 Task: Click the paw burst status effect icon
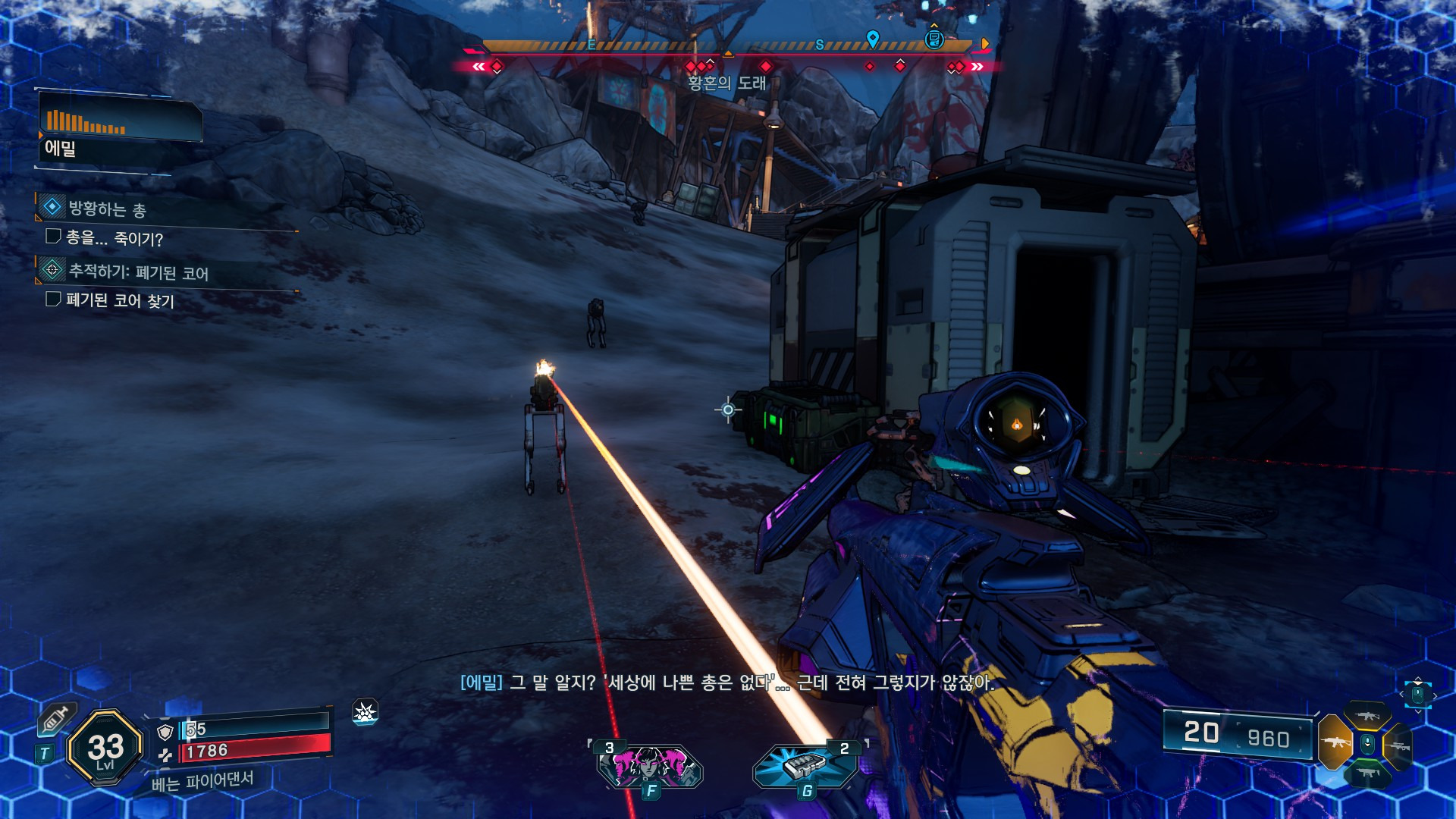coord(366,712)
